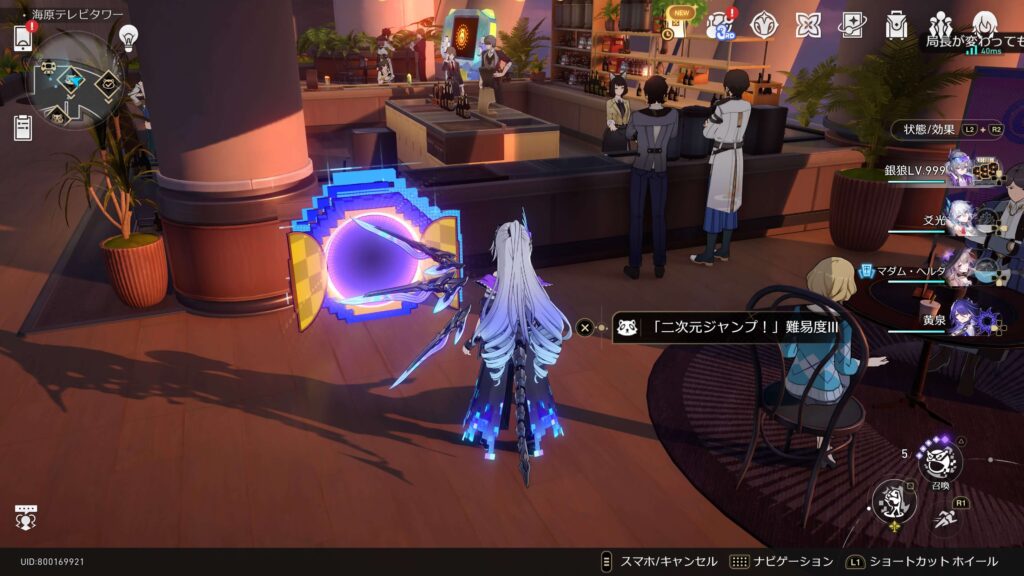Screen dimensions: 1024x576
Task: Open the clipboard mission log icon
Action: [23, 127]
